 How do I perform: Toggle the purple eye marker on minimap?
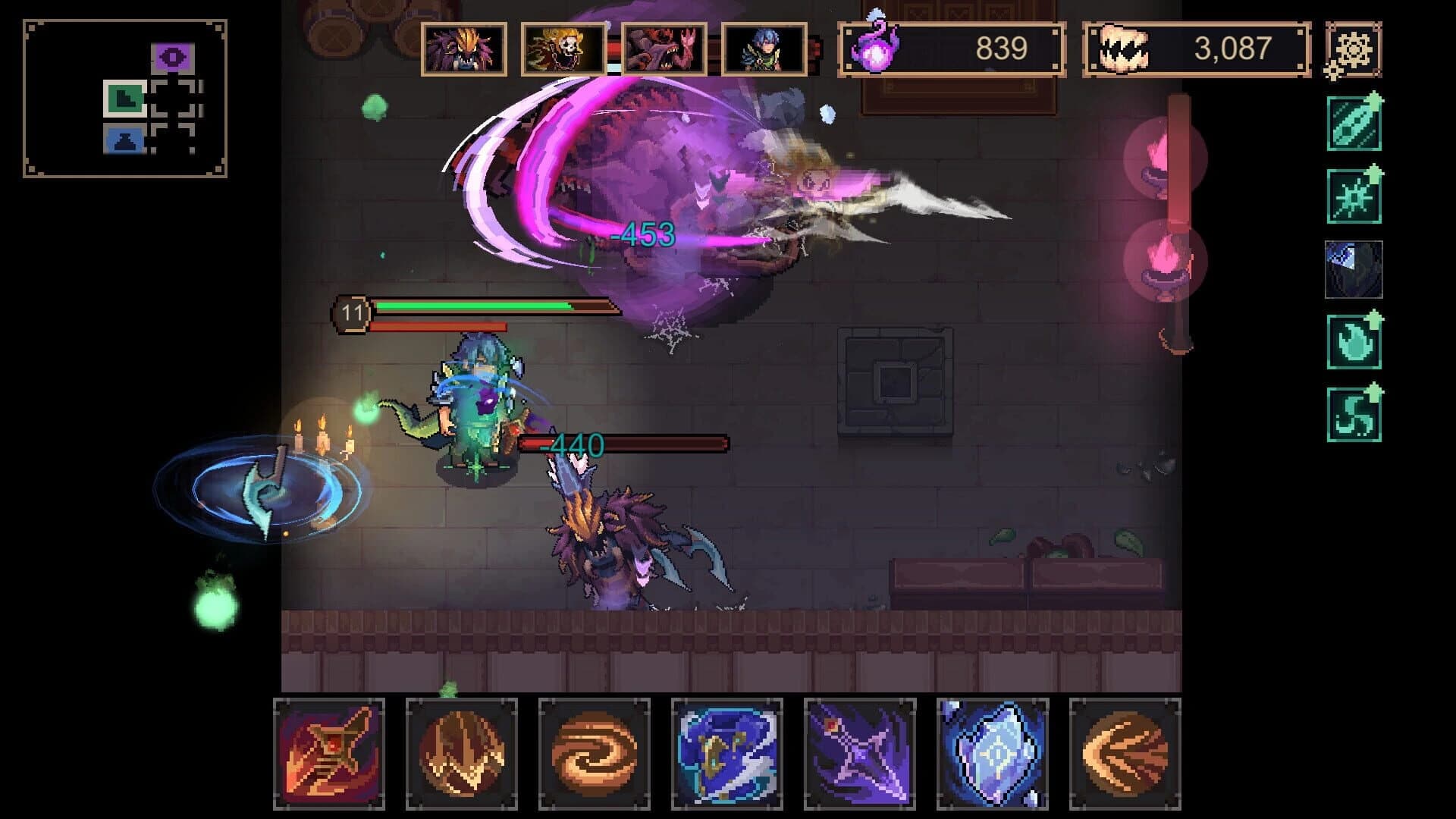172,55
